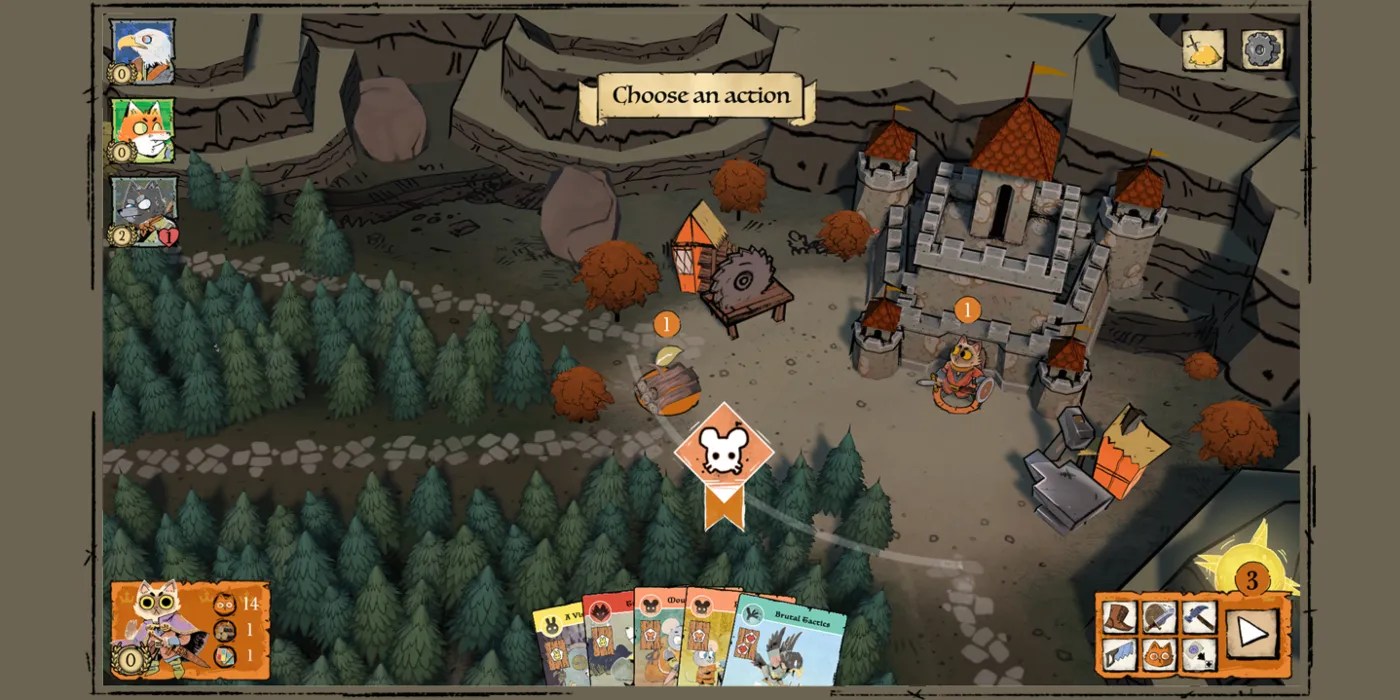Select the Brutal Tactics card
This screenshot has width=1400, height=700.
click(x=790, y=643)
